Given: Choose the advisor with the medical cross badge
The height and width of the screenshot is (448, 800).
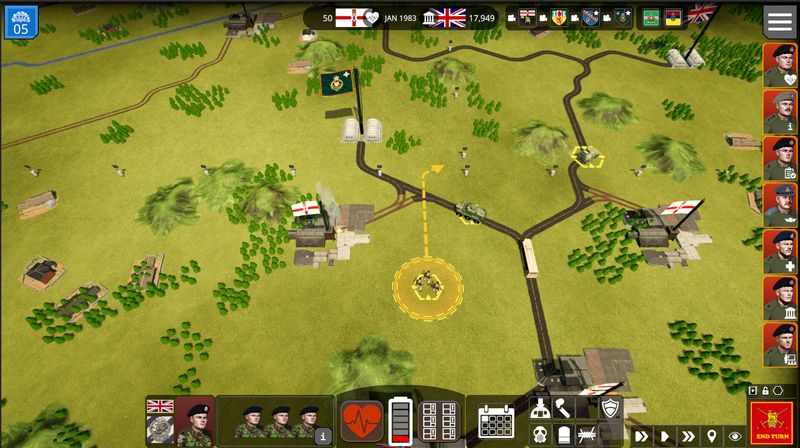Looking at the screenshot, I should (780, 251).
